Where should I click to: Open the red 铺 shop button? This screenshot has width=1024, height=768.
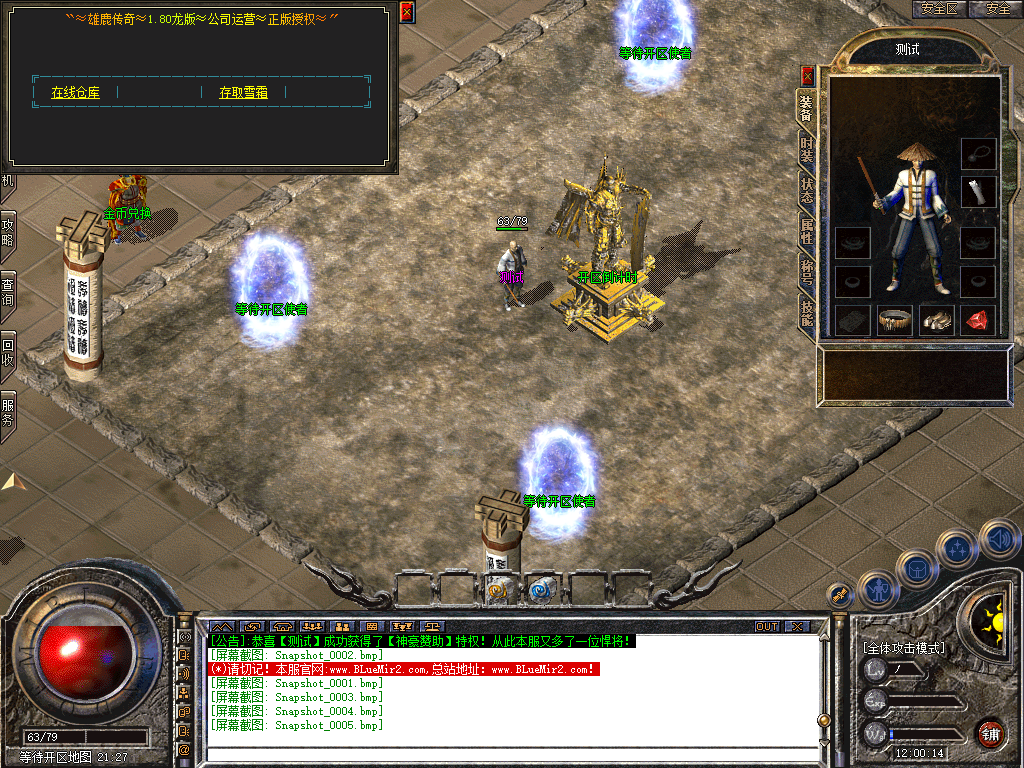990,733
